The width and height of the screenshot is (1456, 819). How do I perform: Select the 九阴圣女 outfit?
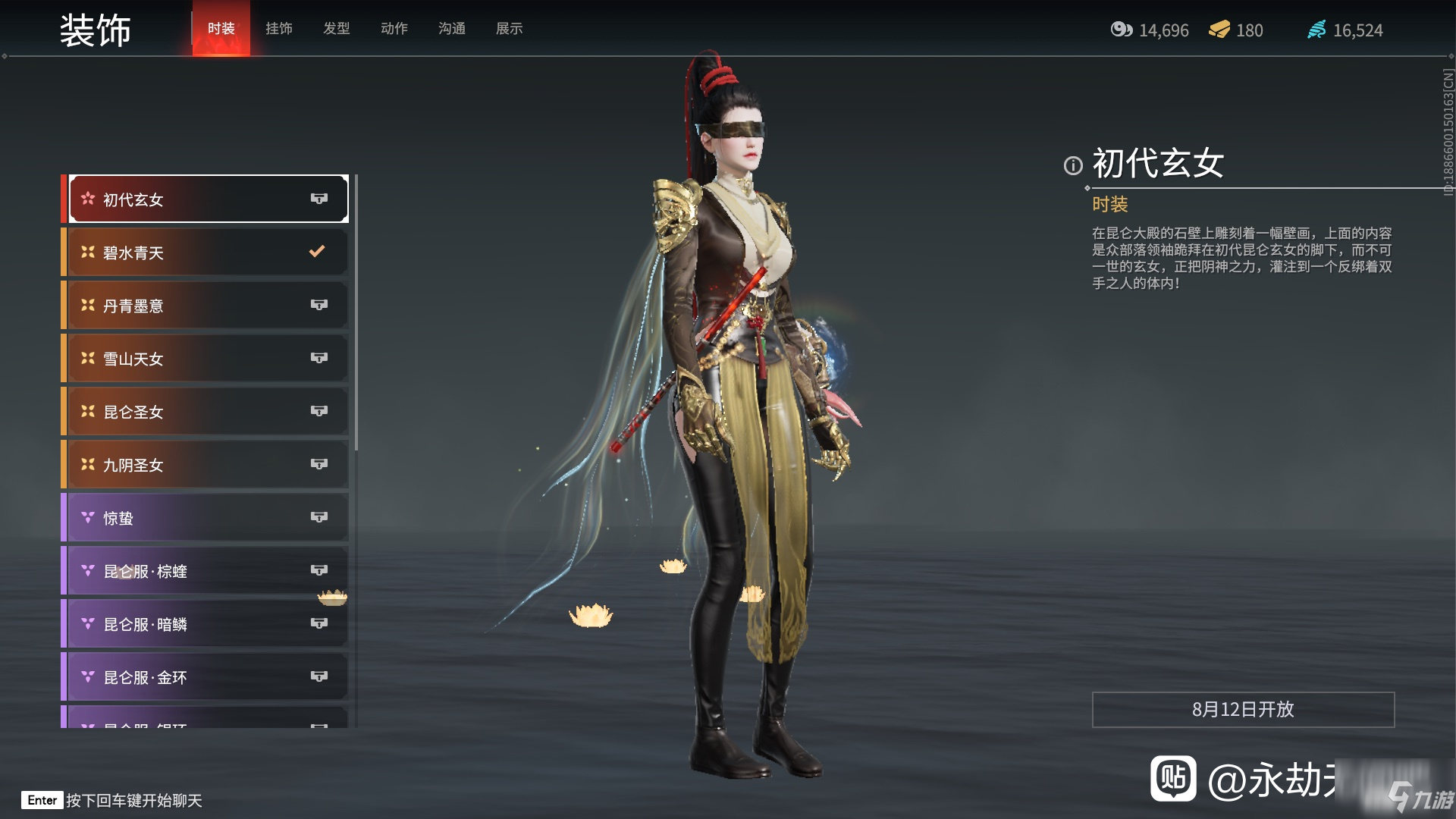pos(207,465)
